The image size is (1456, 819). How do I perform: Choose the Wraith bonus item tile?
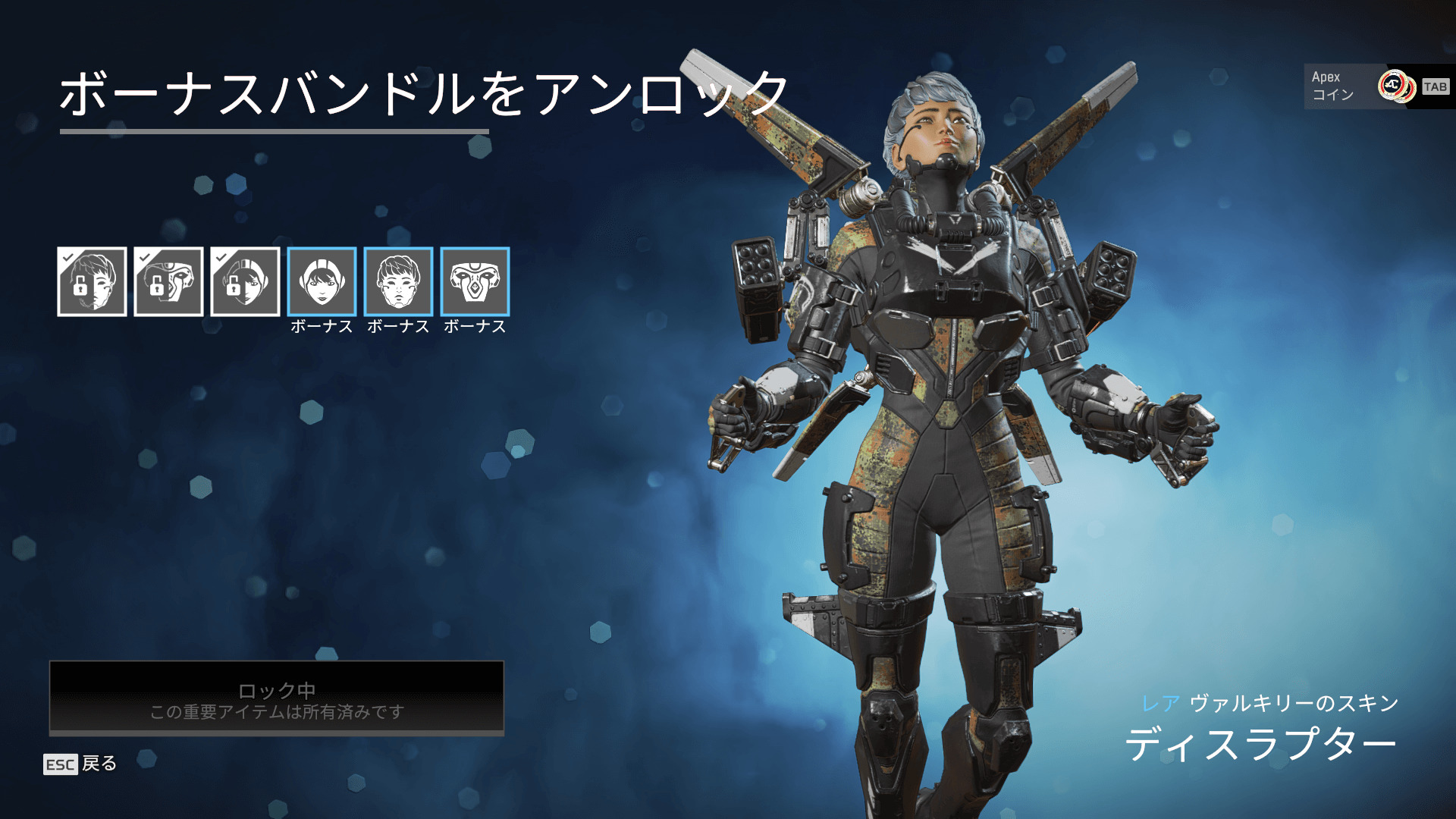click(x=322, y=281)
